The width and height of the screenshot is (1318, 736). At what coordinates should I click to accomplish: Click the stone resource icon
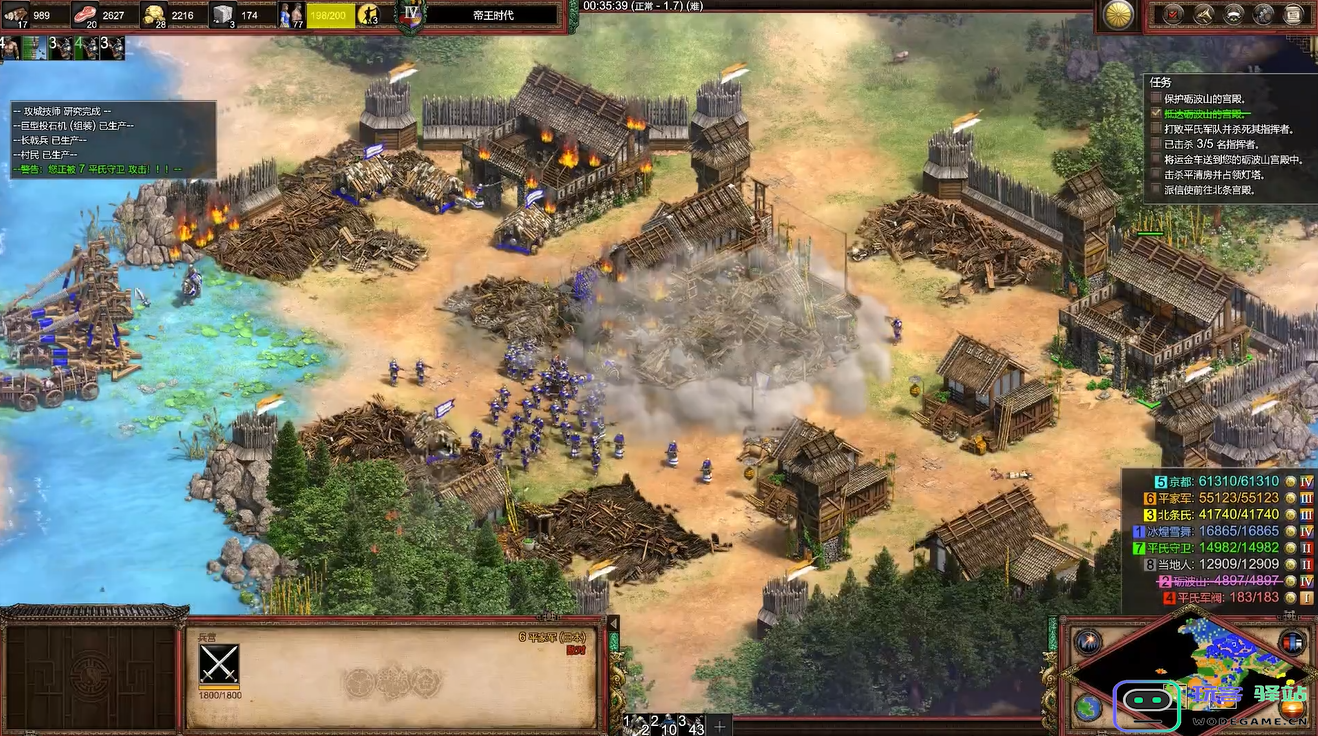pyautogui.click(x=222, y=14)
